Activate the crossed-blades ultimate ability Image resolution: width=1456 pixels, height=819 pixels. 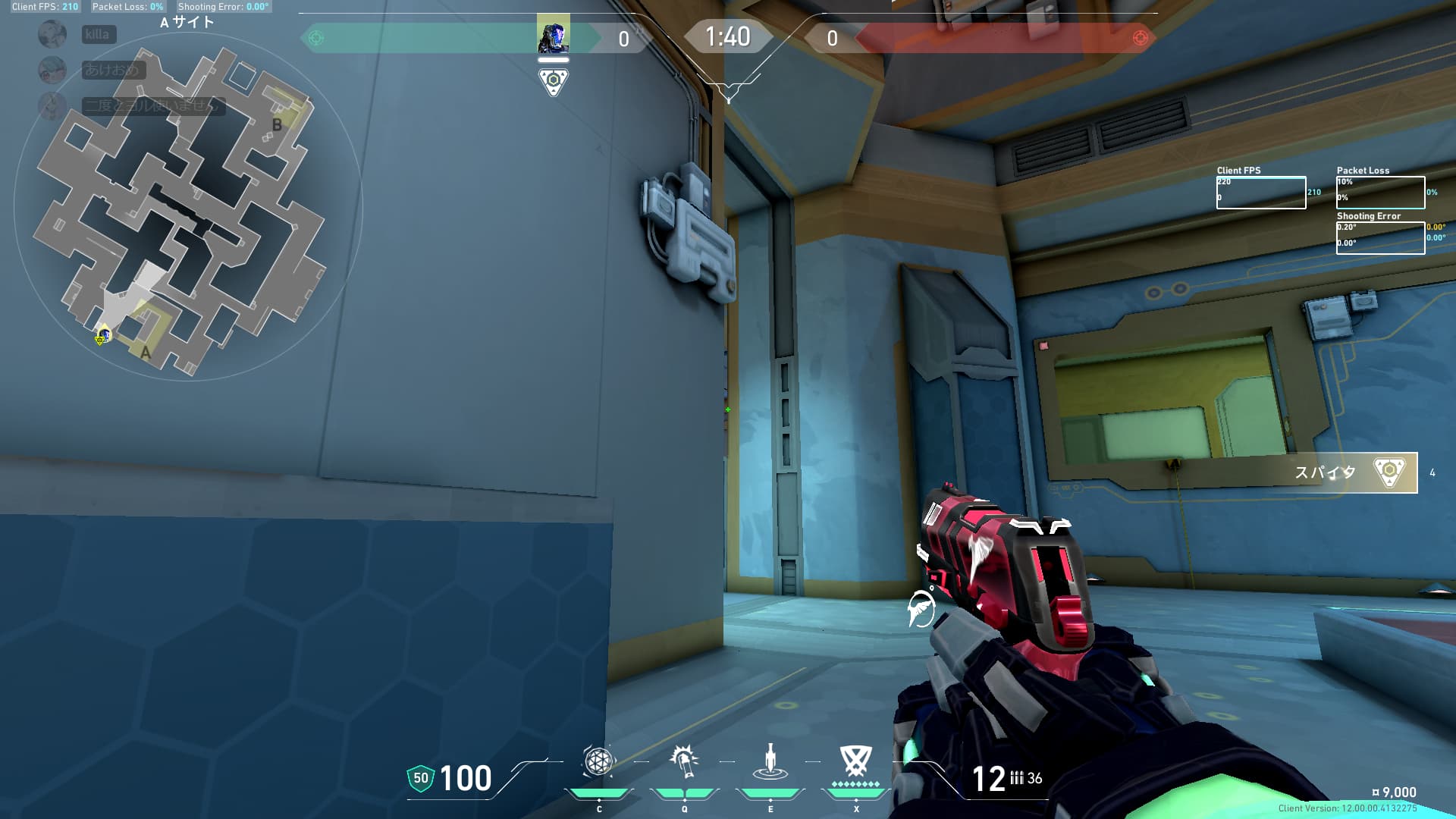pos(856,762)
